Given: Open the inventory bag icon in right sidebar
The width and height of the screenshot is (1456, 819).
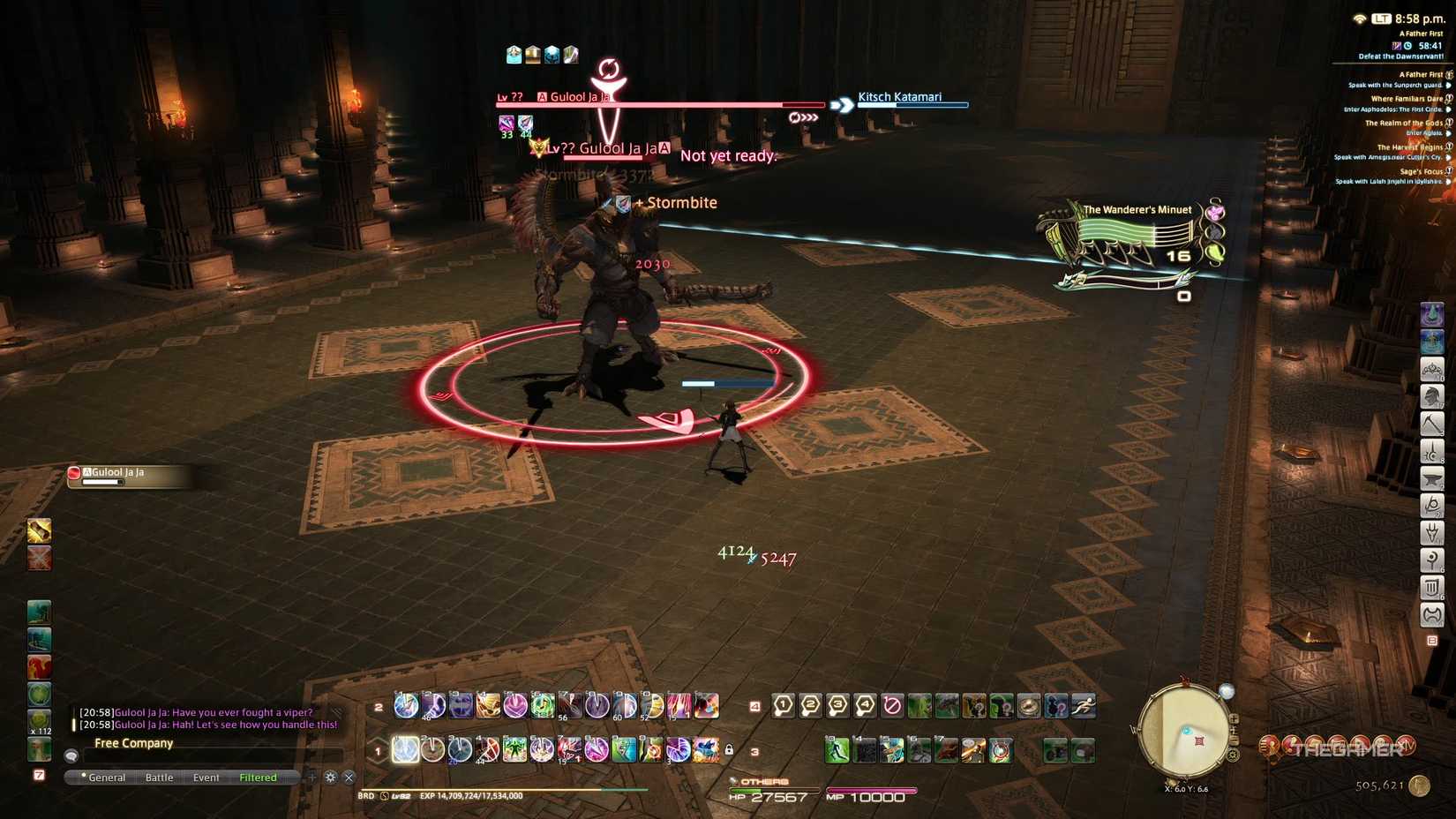Looking at the screenshot, I should pyautogui.click(x=1431, y=588).
